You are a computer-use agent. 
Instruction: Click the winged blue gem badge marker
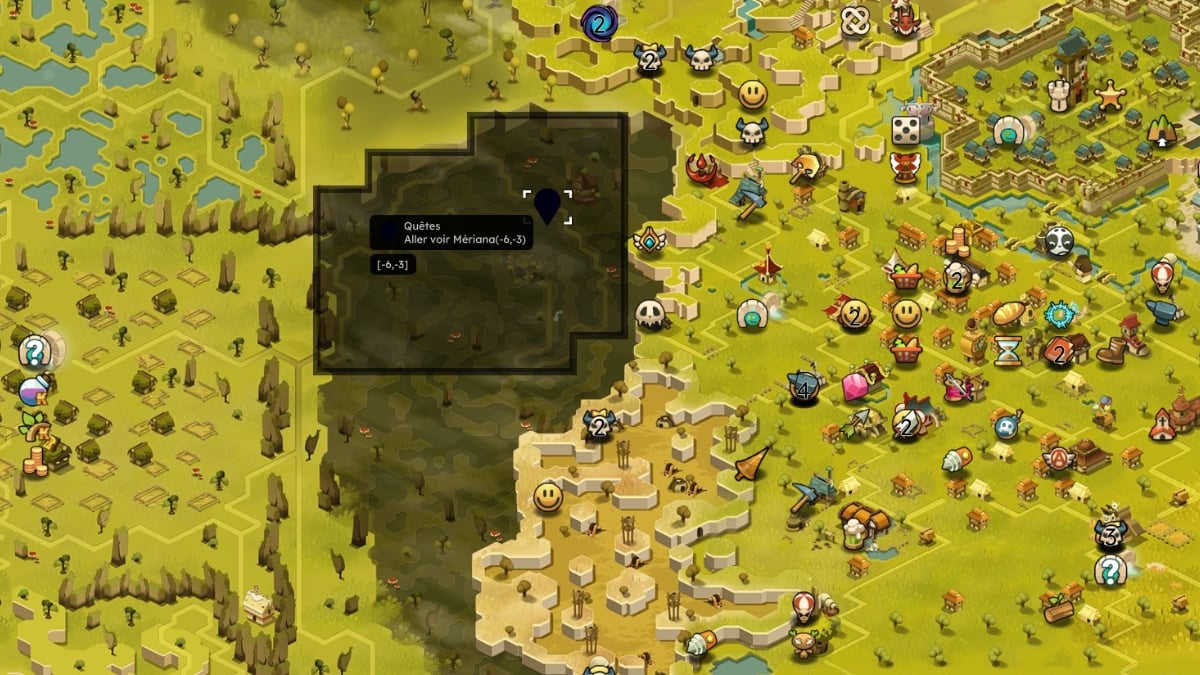tap(650, 241)
